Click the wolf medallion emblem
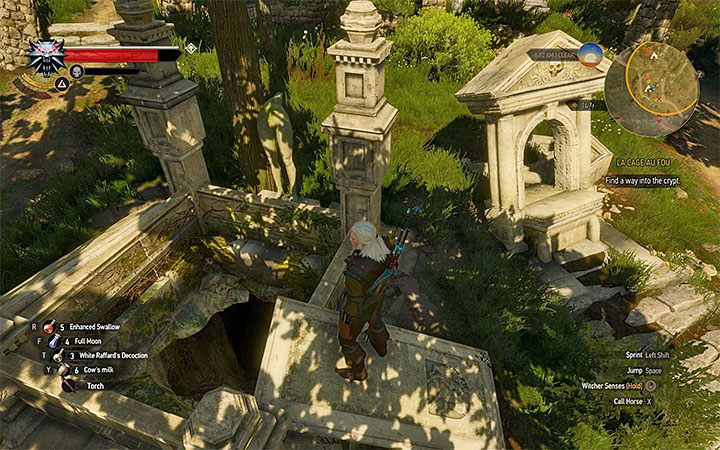 point(44,58)
